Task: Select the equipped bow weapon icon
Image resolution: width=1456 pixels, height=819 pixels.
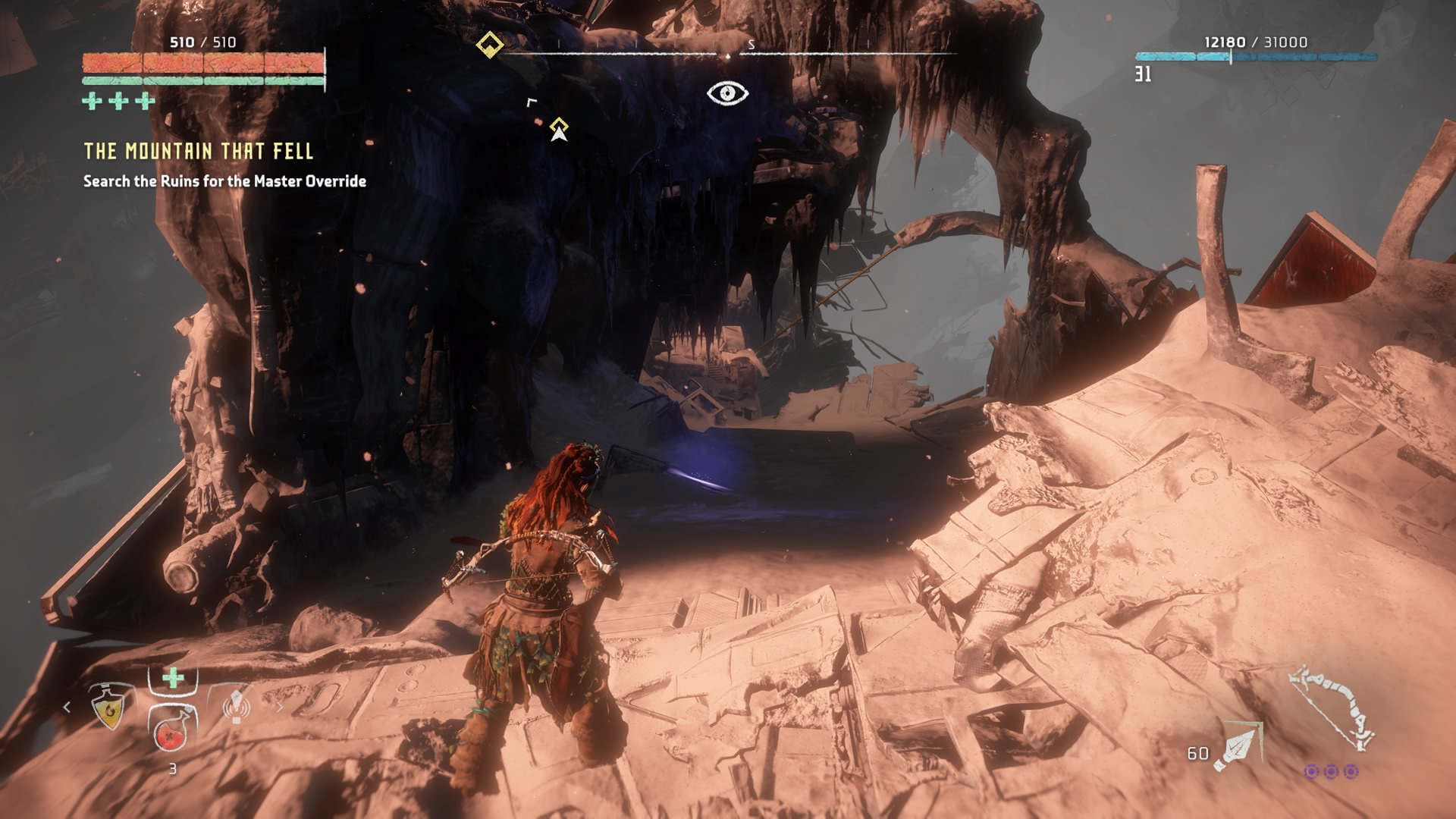Action: click(x=1333, y=707)
